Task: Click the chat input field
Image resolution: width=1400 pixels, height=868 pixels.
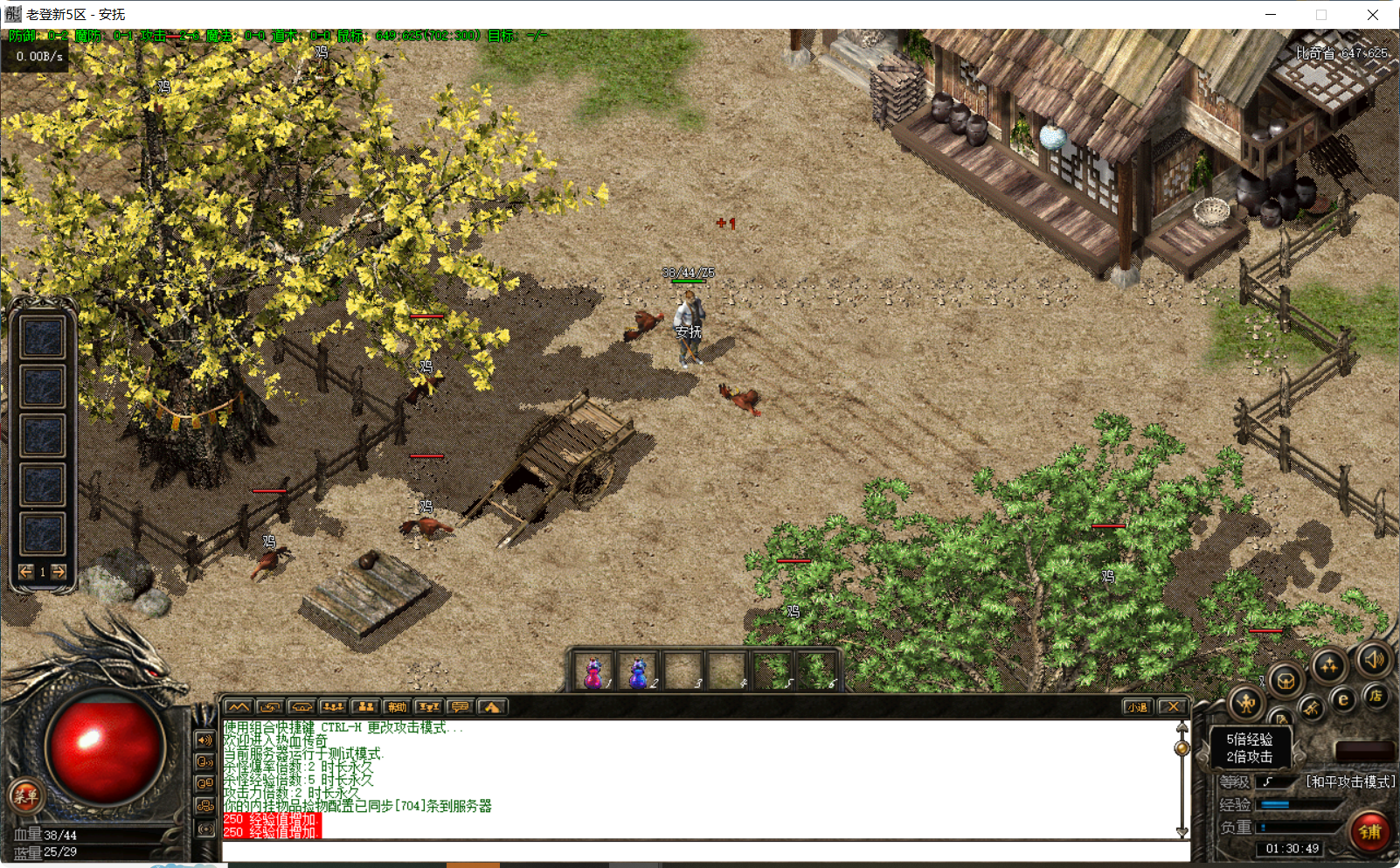Action: (699, 851)
